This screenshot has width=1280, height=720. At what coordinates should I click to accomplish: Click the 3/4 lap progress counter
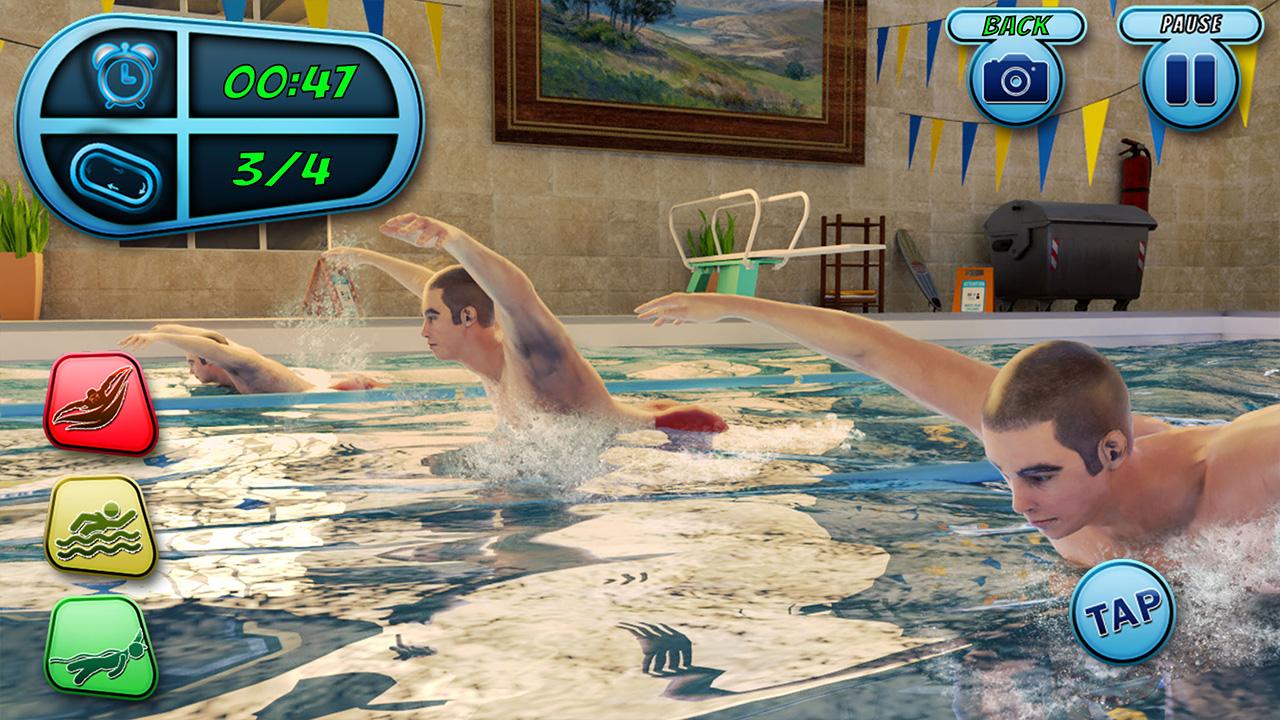tap(289, 170)
